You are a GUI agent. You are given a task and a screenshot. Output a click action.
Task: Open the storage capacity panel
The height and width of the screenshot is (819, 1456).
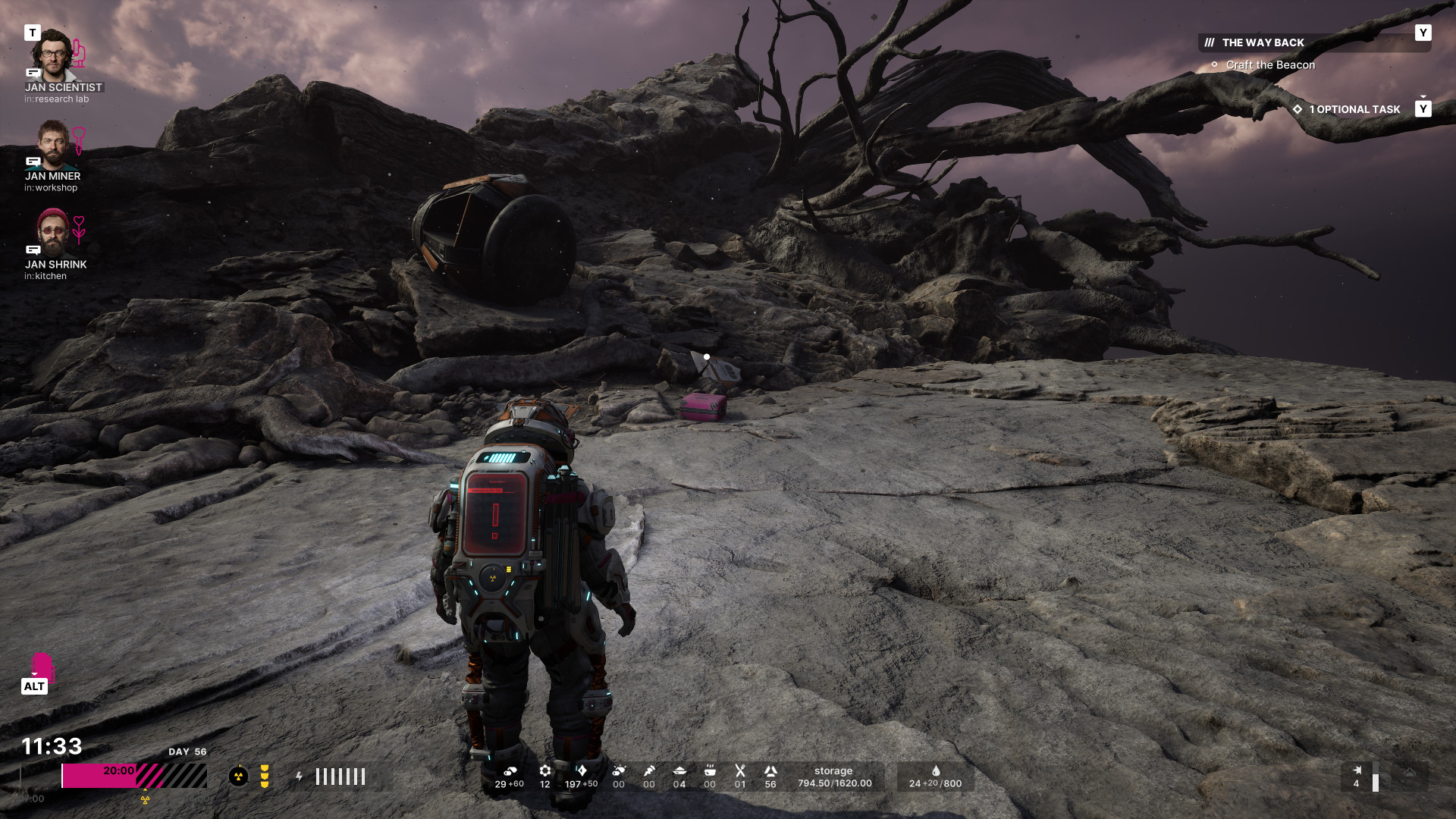[834, 777]
